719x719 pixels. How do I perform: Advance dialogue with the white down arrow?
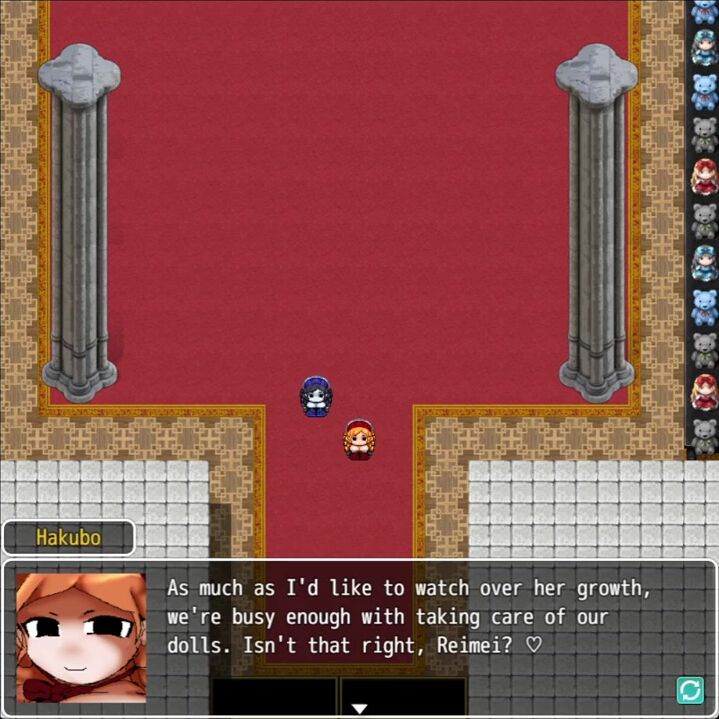359,709
